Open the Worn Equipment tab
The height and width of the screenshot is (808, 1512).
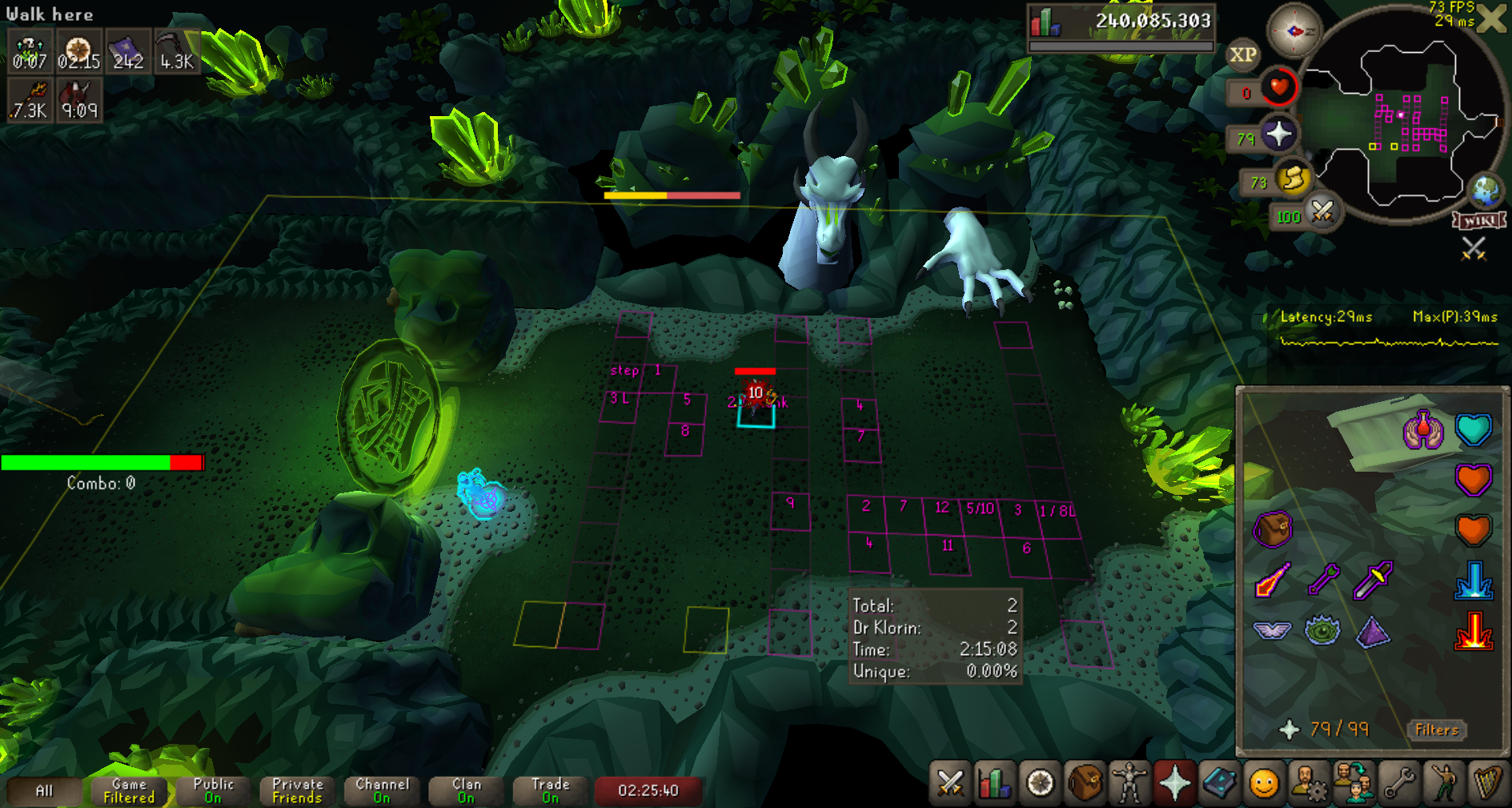(1129, 782)
